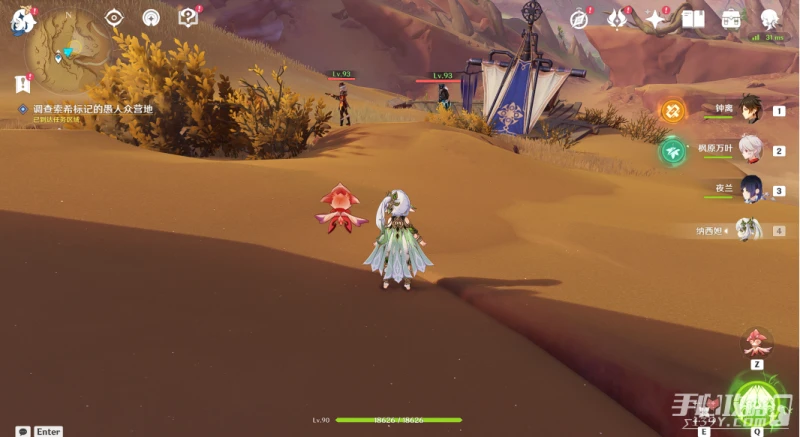Open the open-book handbook icon

(693, 18)
